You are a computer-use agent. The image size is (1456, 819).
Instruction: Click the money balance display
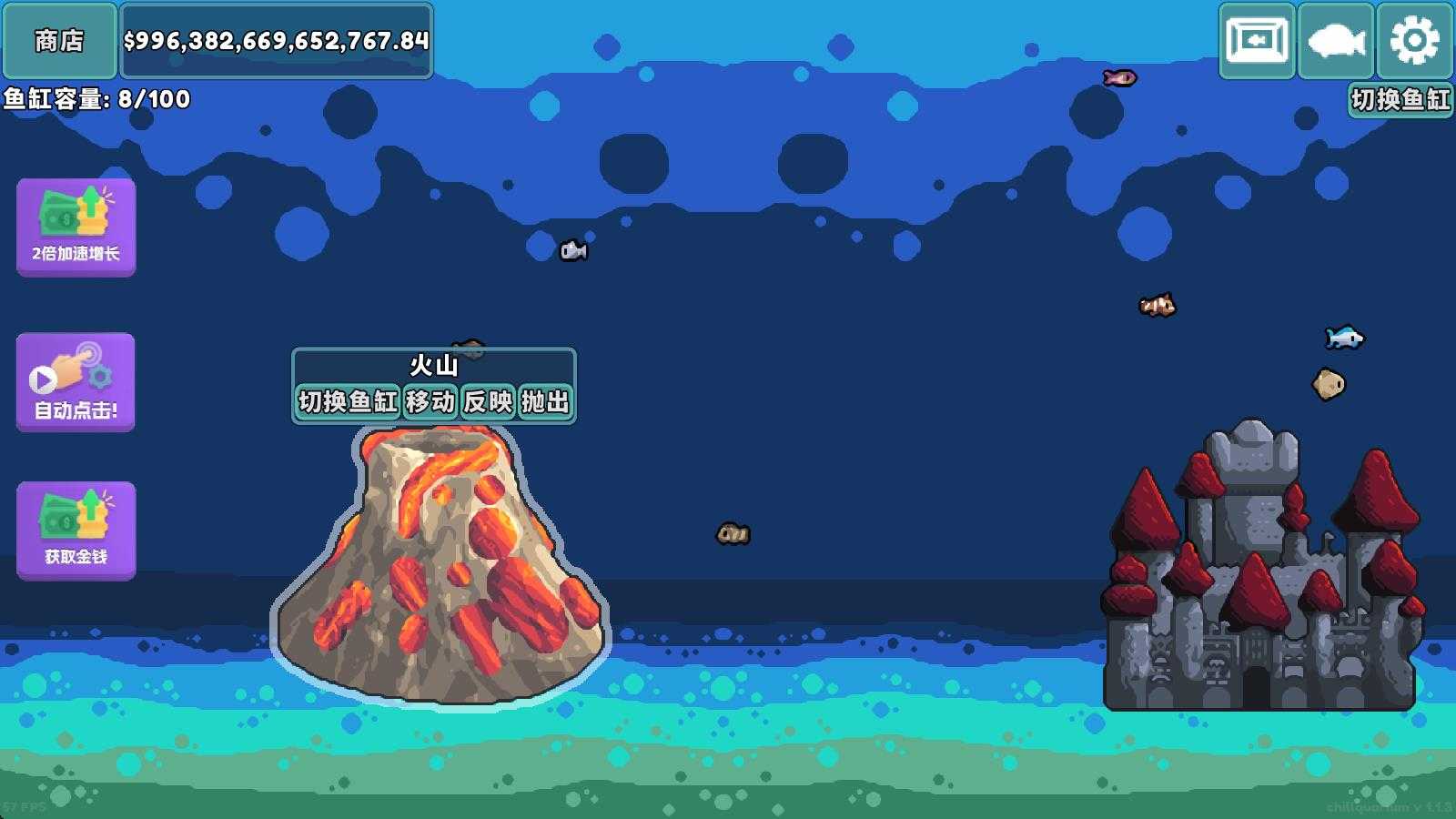click(276, 40)
